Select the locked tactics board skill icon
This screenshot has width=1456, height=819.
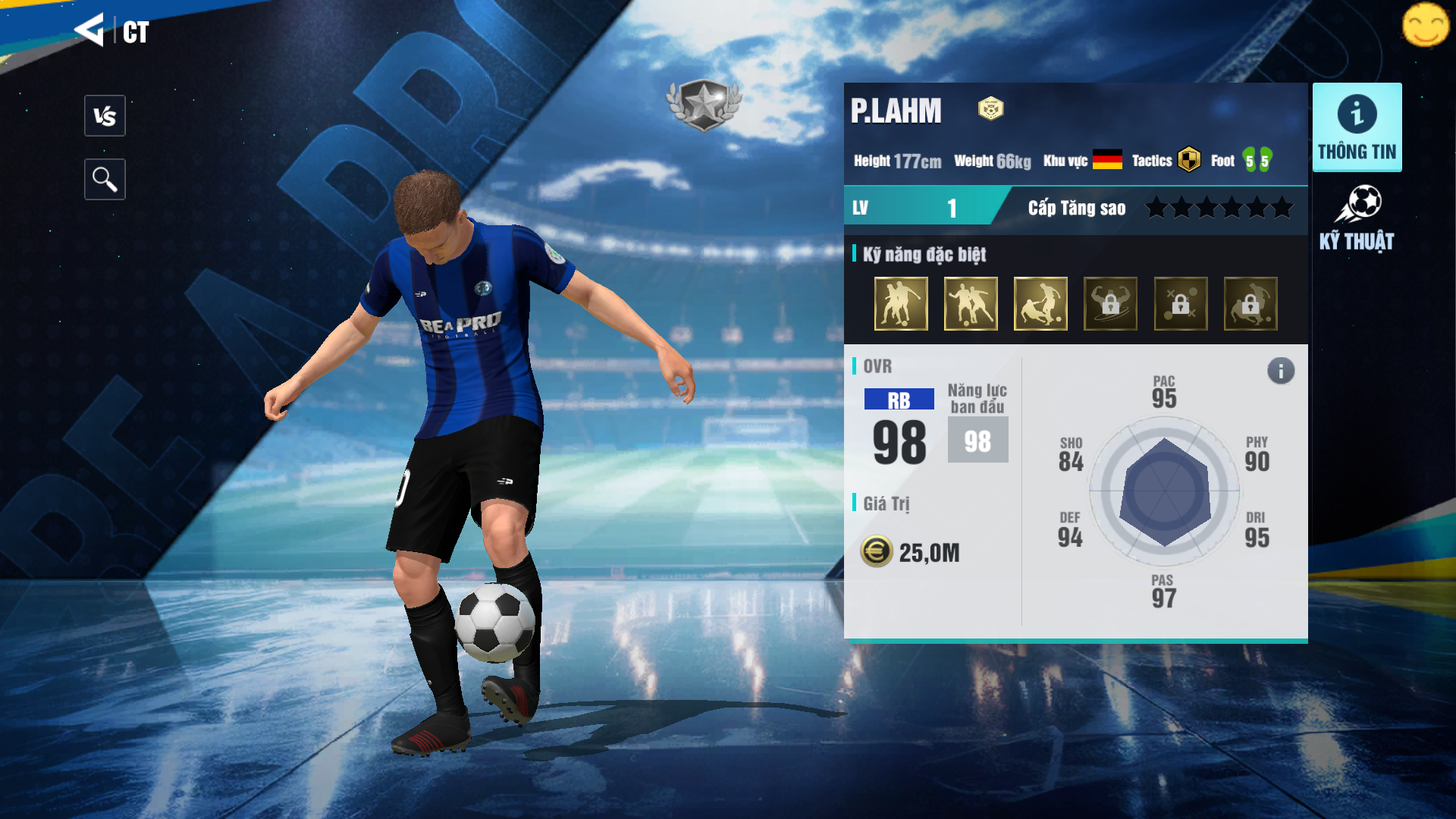1181,304
